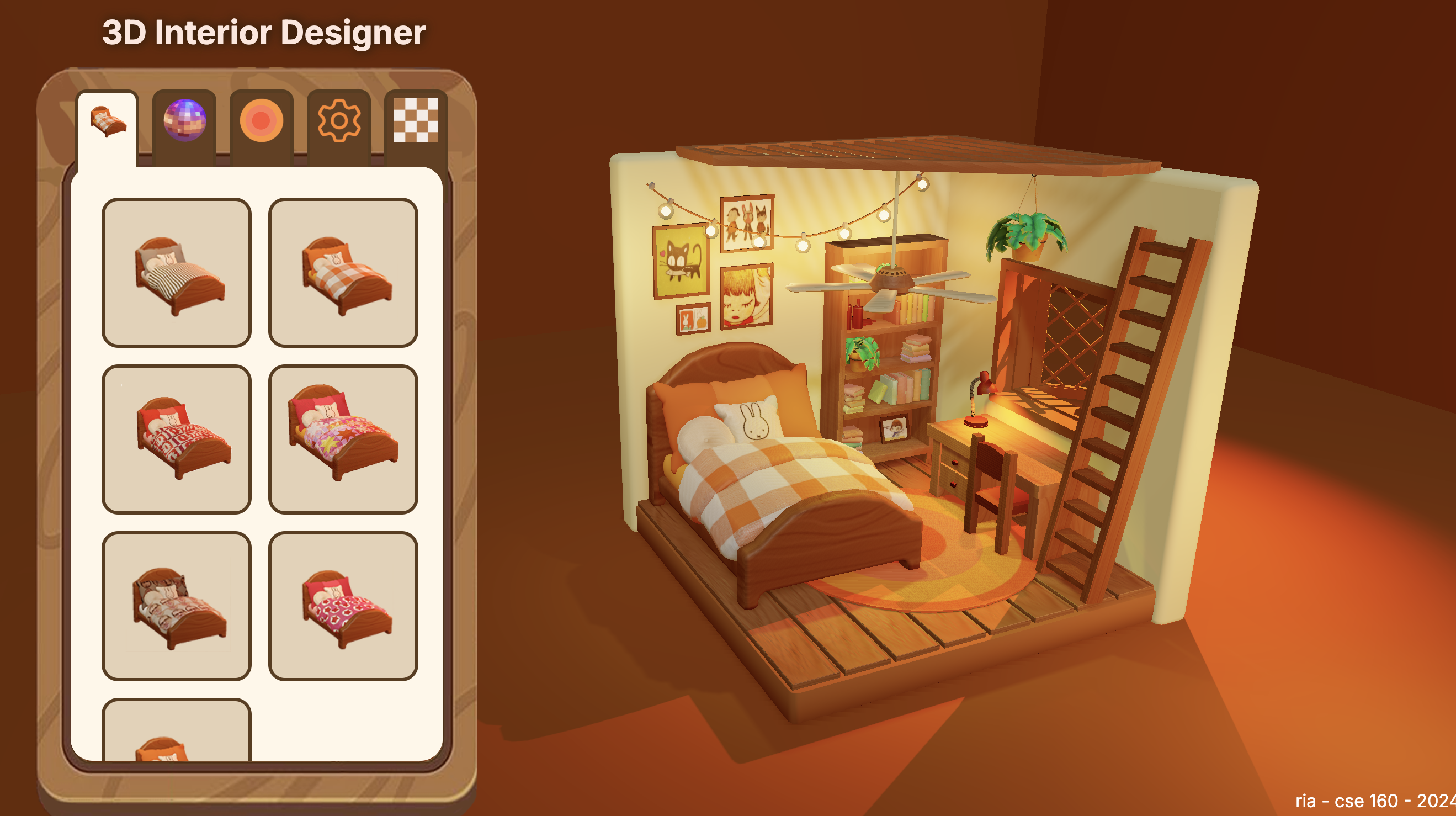This screenshot has width=1456, height=816.
Task: Select the orange circle tab
Action: [x=261, y=120]
